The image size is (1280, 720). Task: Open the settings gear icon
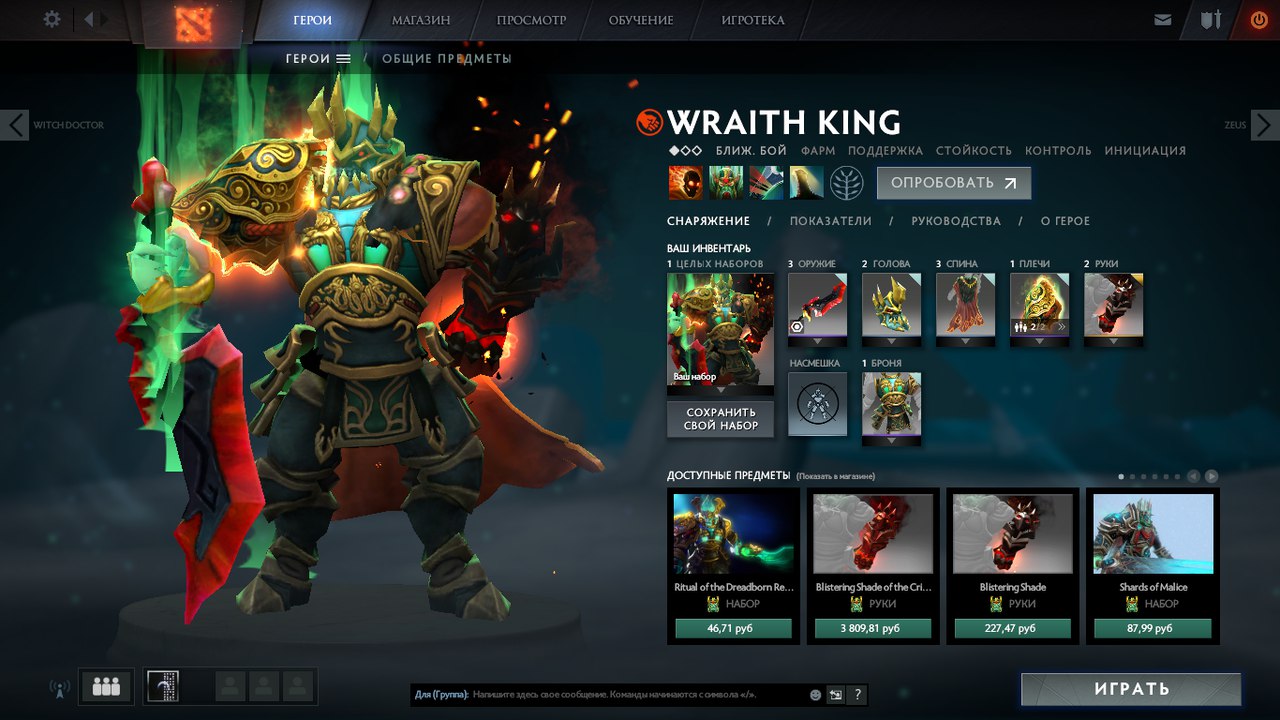point(52,19)
